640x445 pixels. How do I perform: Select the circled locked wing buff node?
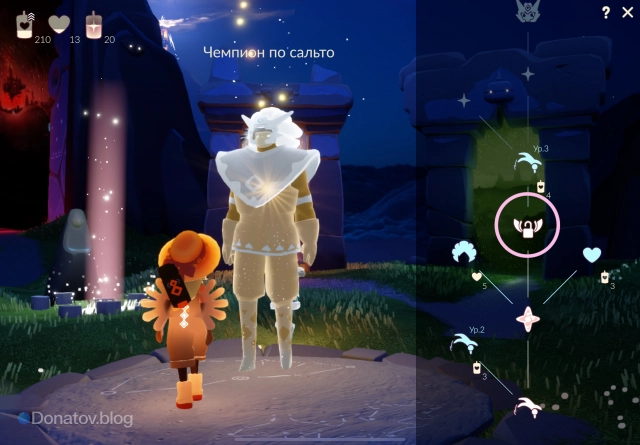[x=527, y=227]
